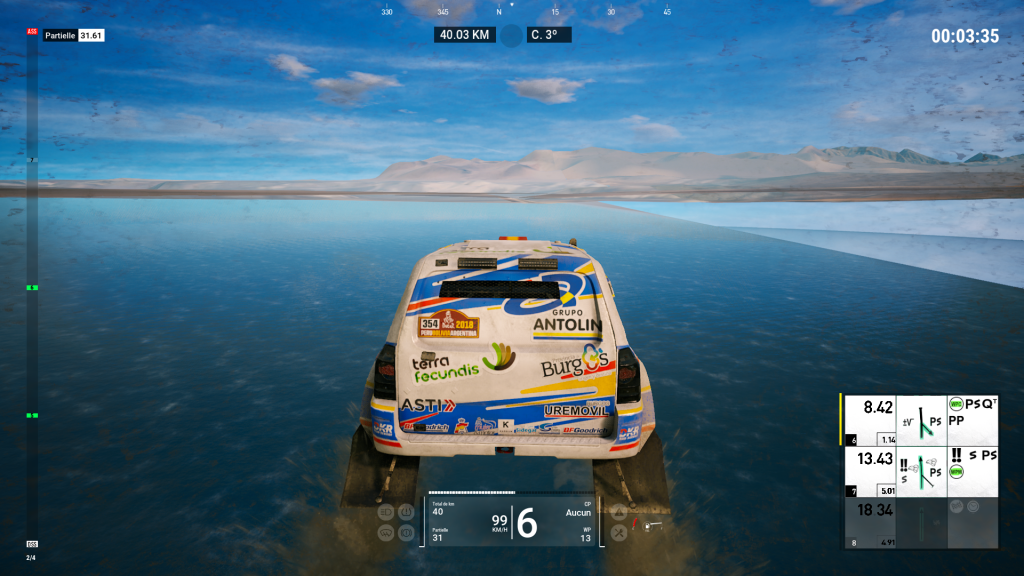The width and height of the screenshot is (1024, 576).
Task: Select the headlights indicator icon
Action: click(x=387, y=512)
